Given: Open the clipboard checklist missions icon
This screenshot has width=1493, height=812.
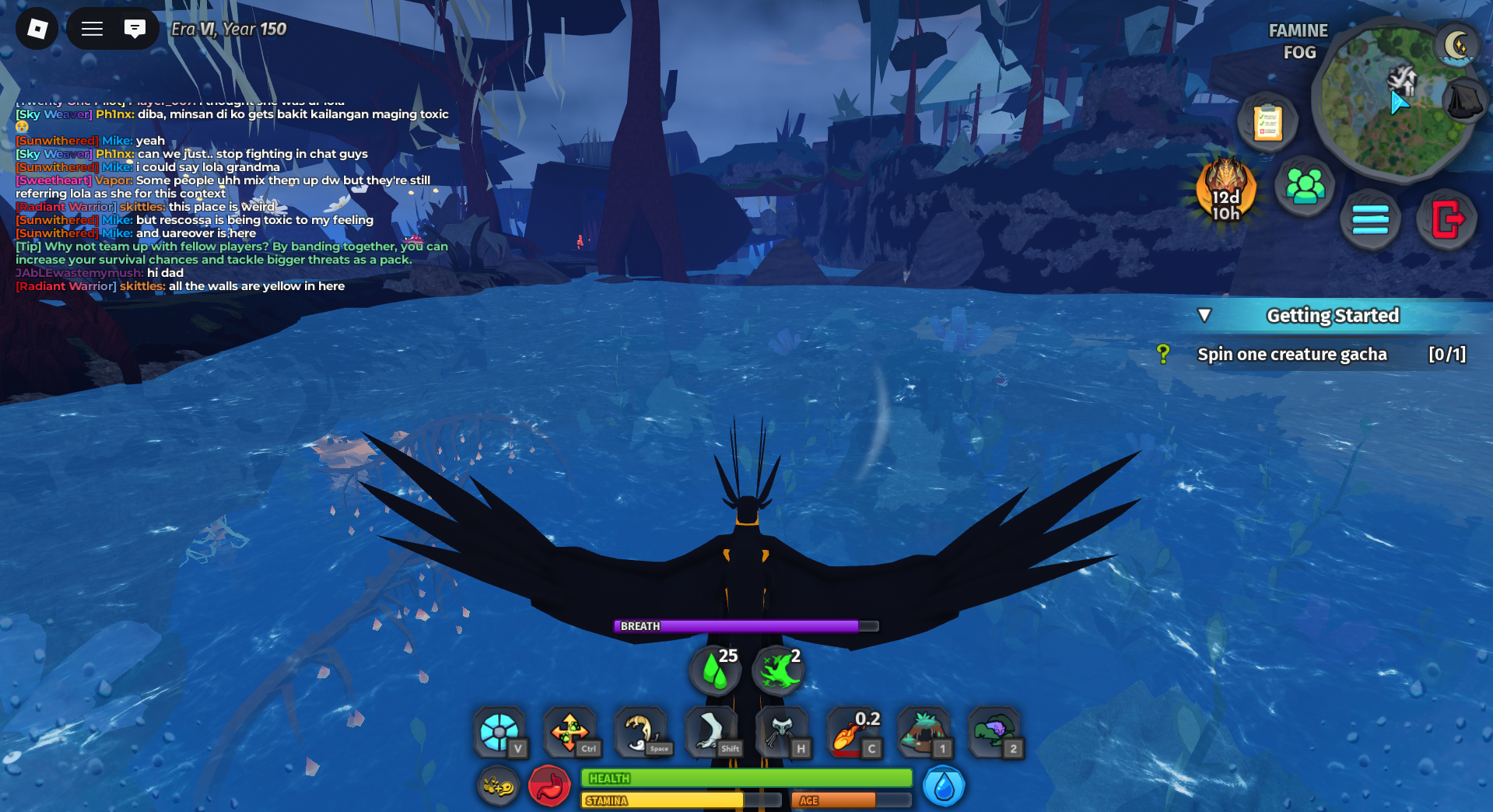Looking at the screenshot, I should click(x=1267, y=123).
